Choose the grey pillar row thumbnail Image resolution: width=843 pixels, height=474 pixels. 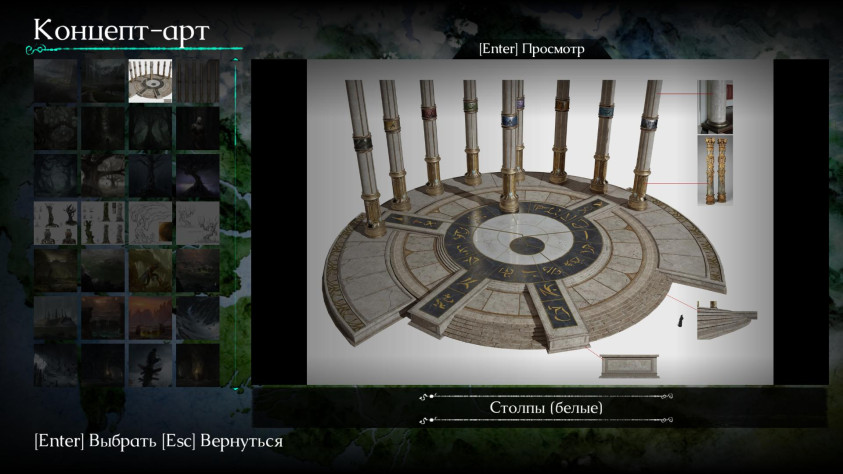(x=197, y=81)
